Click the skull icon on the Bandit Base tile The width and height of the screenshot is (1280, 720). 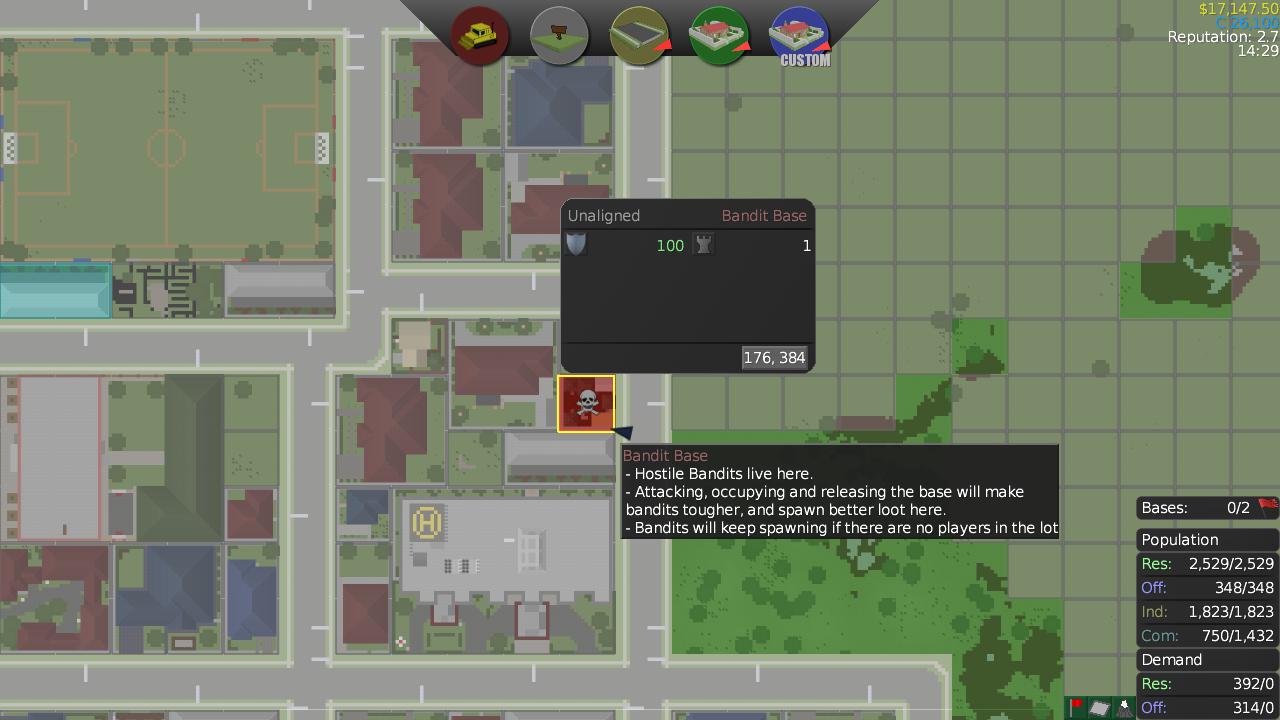coord(586,403)
